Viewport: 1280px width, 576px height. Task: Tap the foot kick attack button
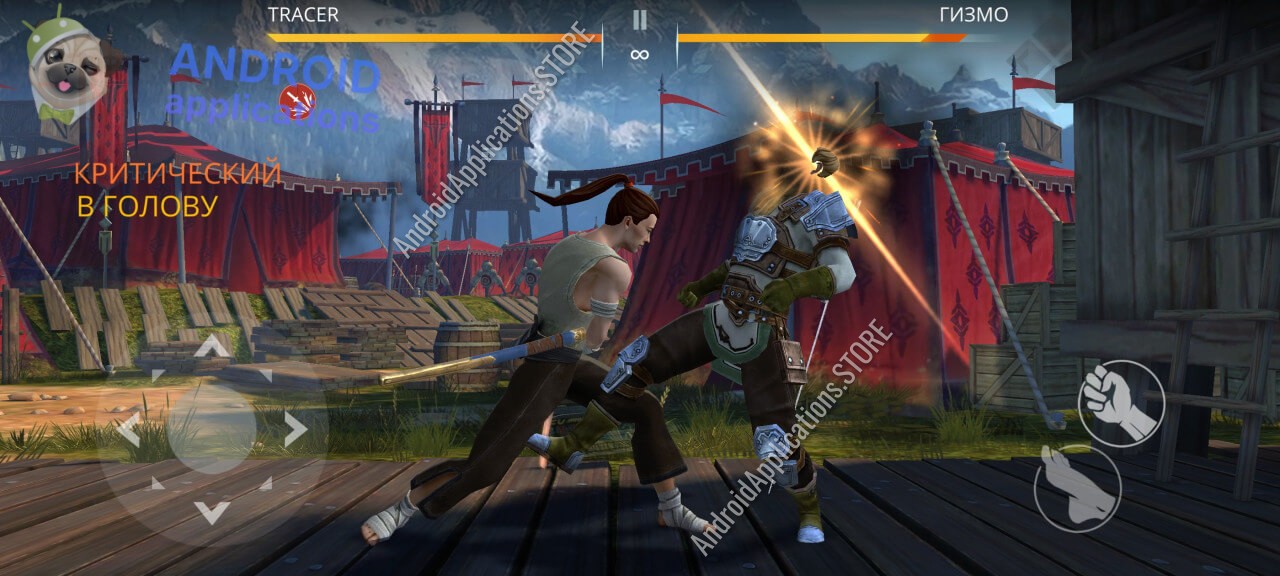(1076, 488)
